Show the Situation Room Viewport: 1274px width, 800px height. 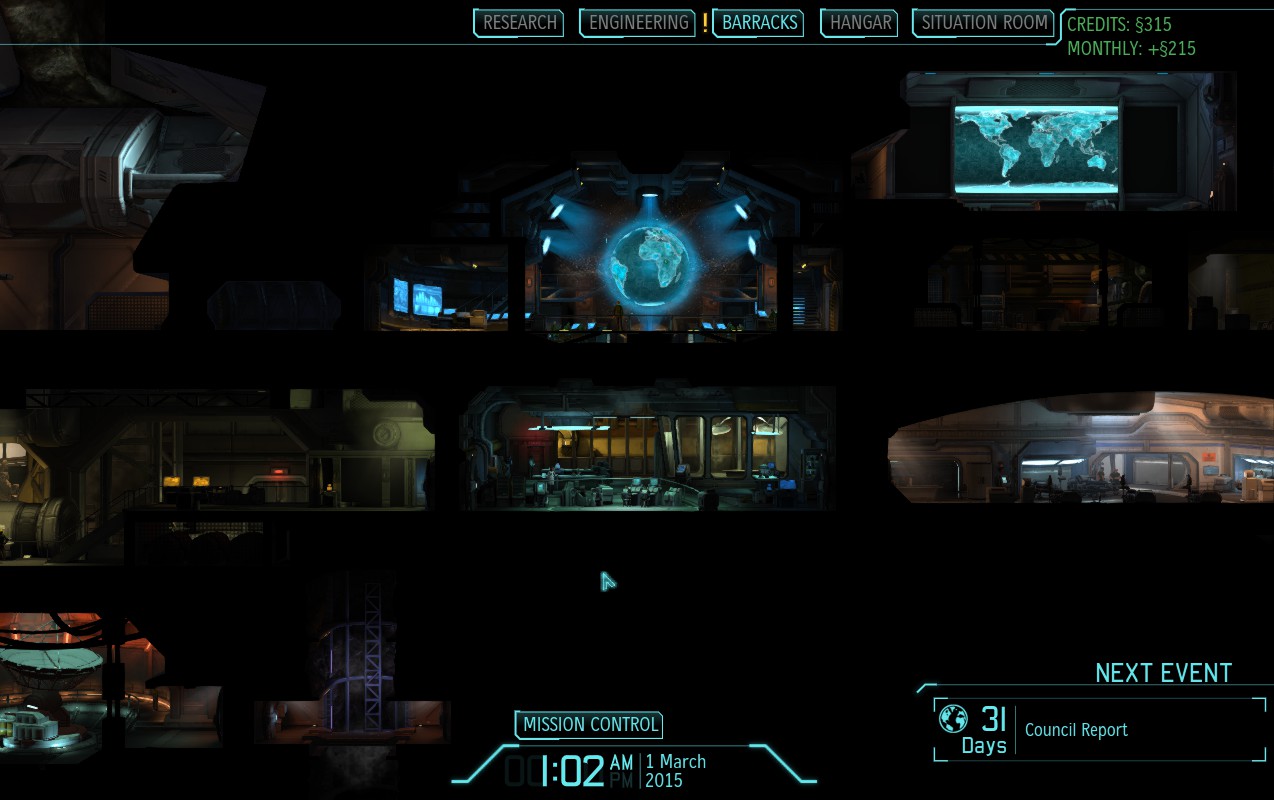[984, 23]
